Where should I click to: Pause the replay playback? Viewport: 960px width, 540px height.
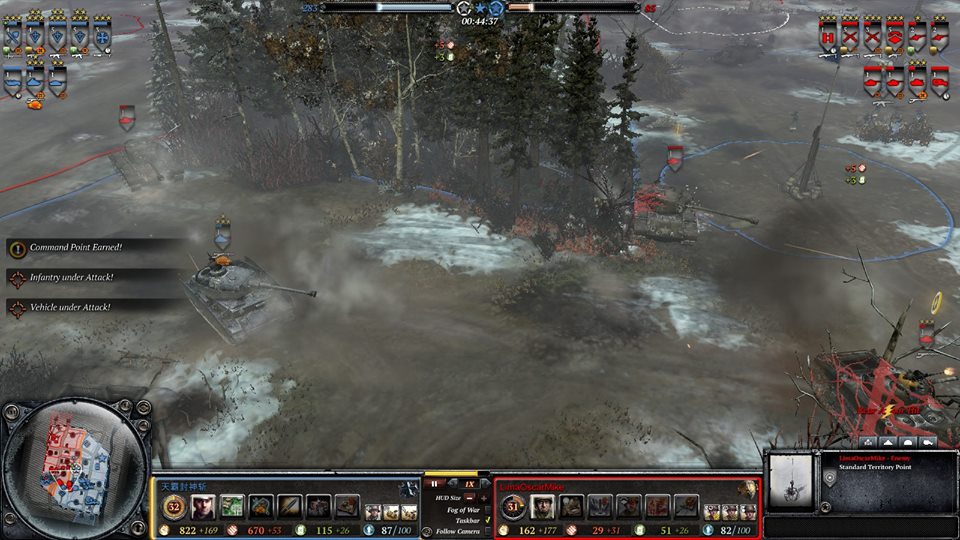436,483
